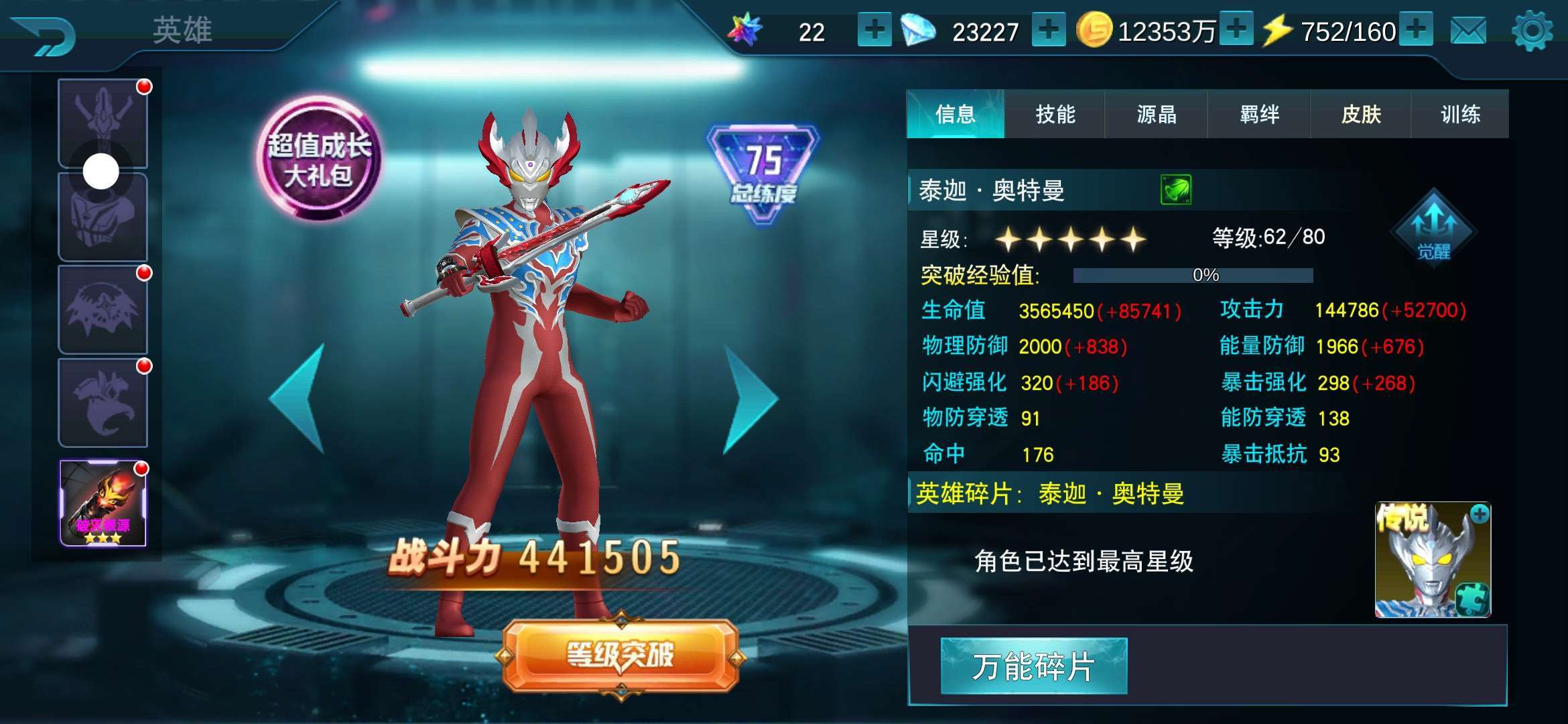
Task: Select the 传说 hero fragment thumbnail
Action: click(x=1433, y=560)
